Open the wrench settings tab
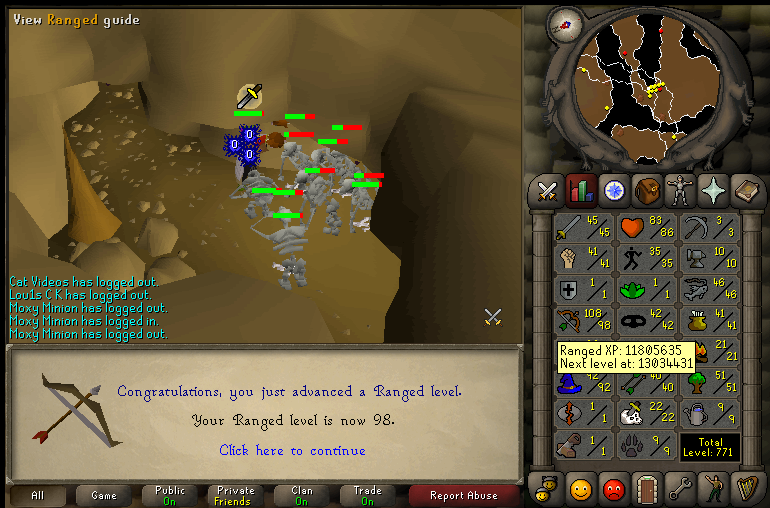The width and height of the screenshot is (770, 508). click(680, 489)
